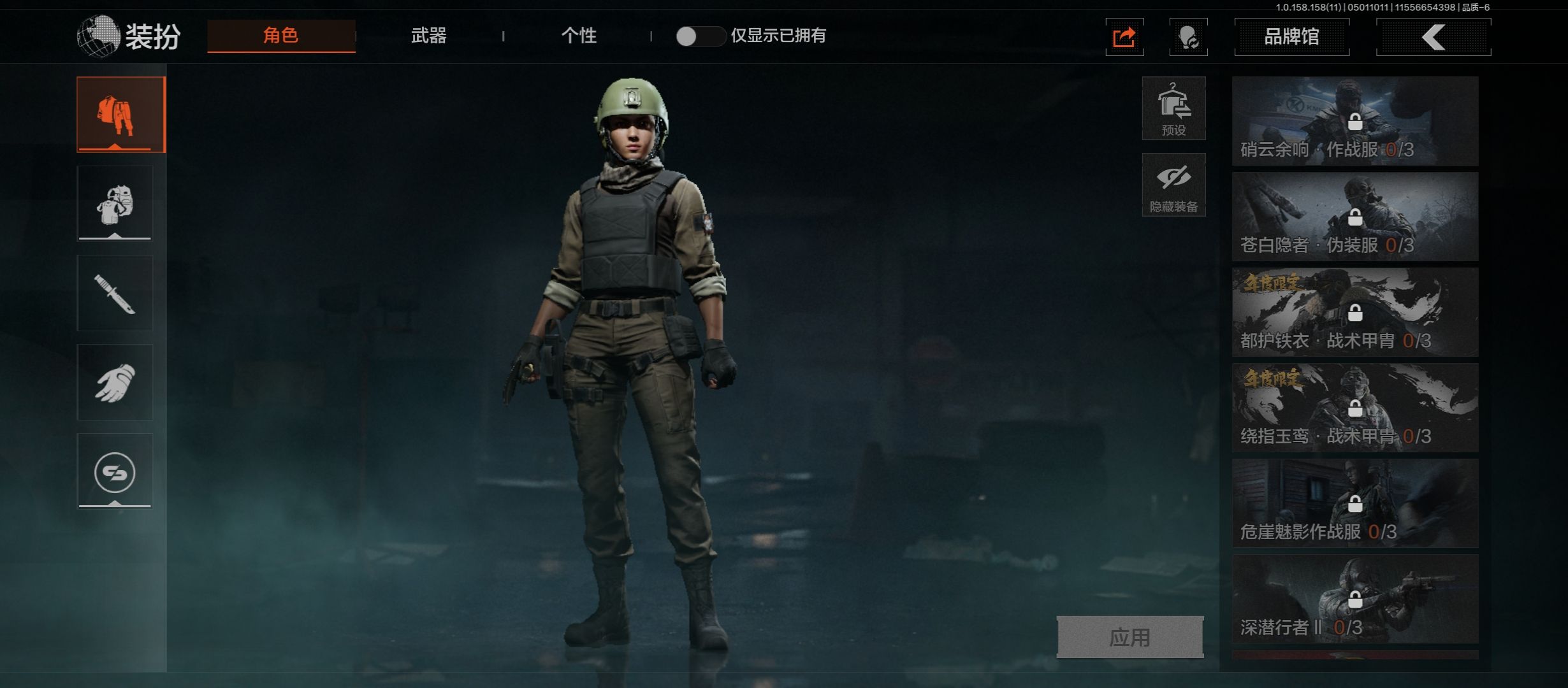1568x688 pixels.
Task: Select the 个性 tab
Action: (579, 36)
